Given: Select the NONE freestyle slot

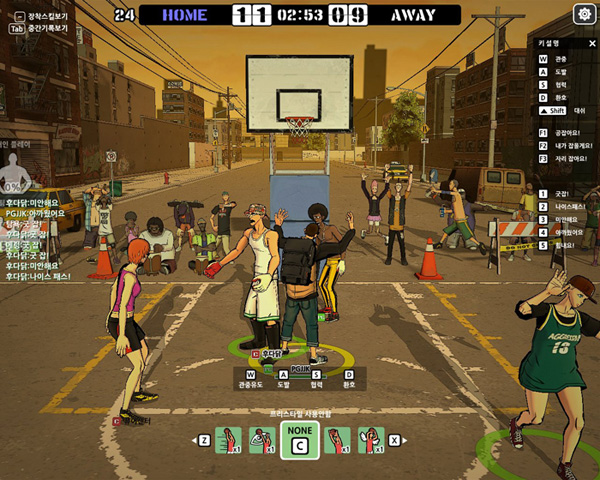Looking at the screenshot, I should 299,440.
